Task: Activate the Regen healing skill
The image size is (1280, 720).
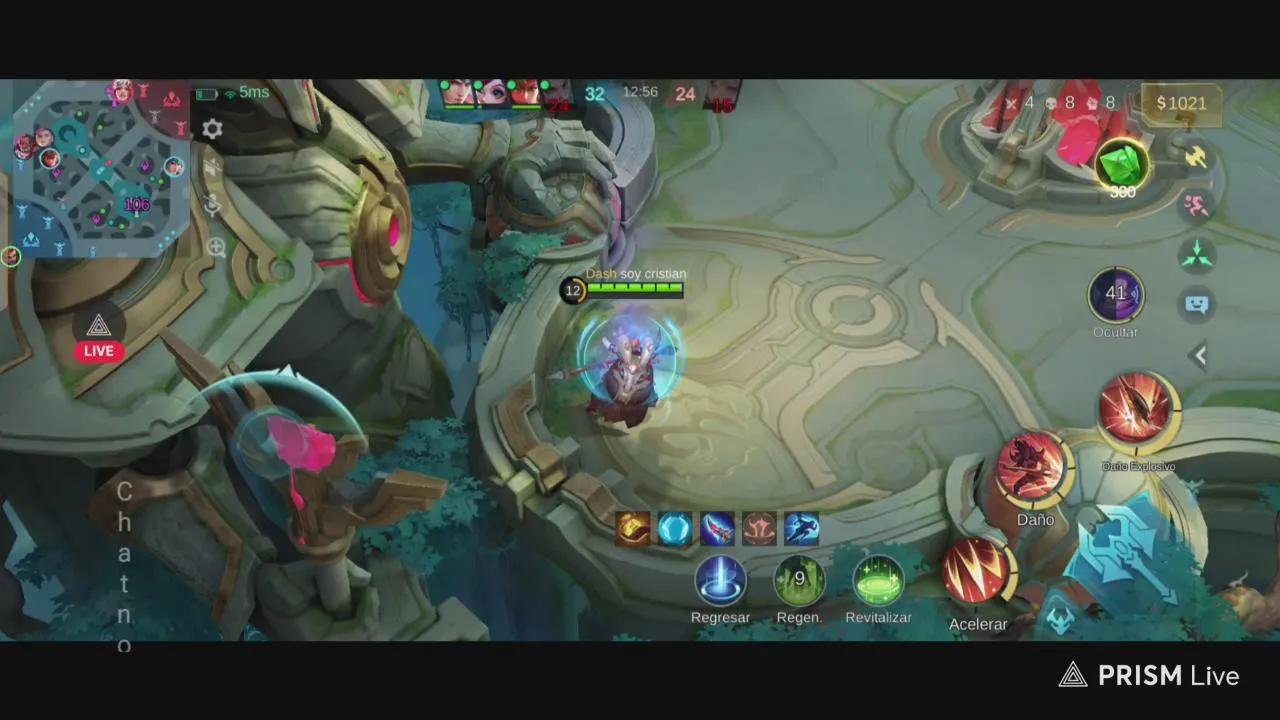Action: (799, 580)
